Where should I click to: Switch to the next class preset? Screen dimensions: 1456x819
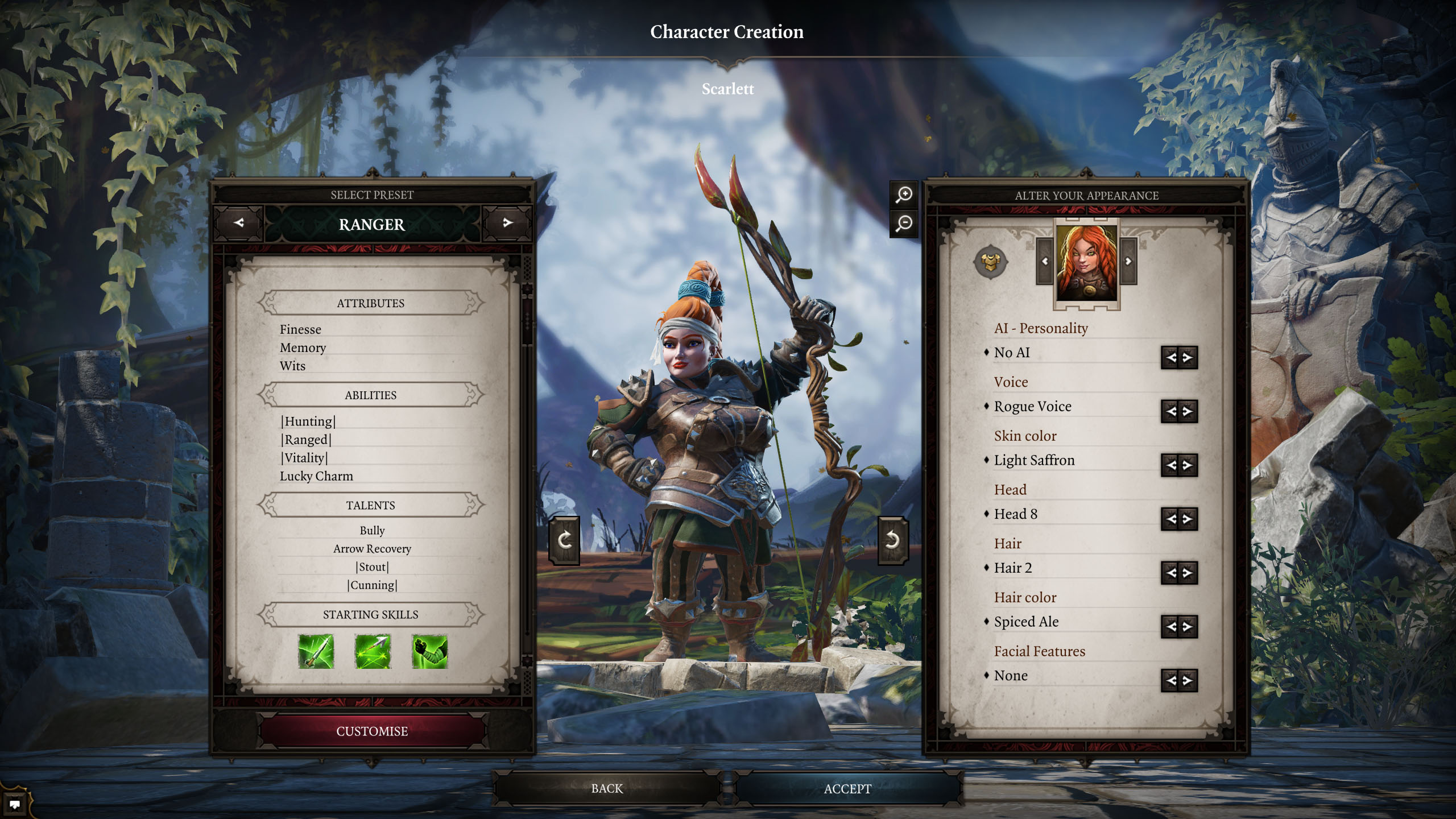[507, 223]
